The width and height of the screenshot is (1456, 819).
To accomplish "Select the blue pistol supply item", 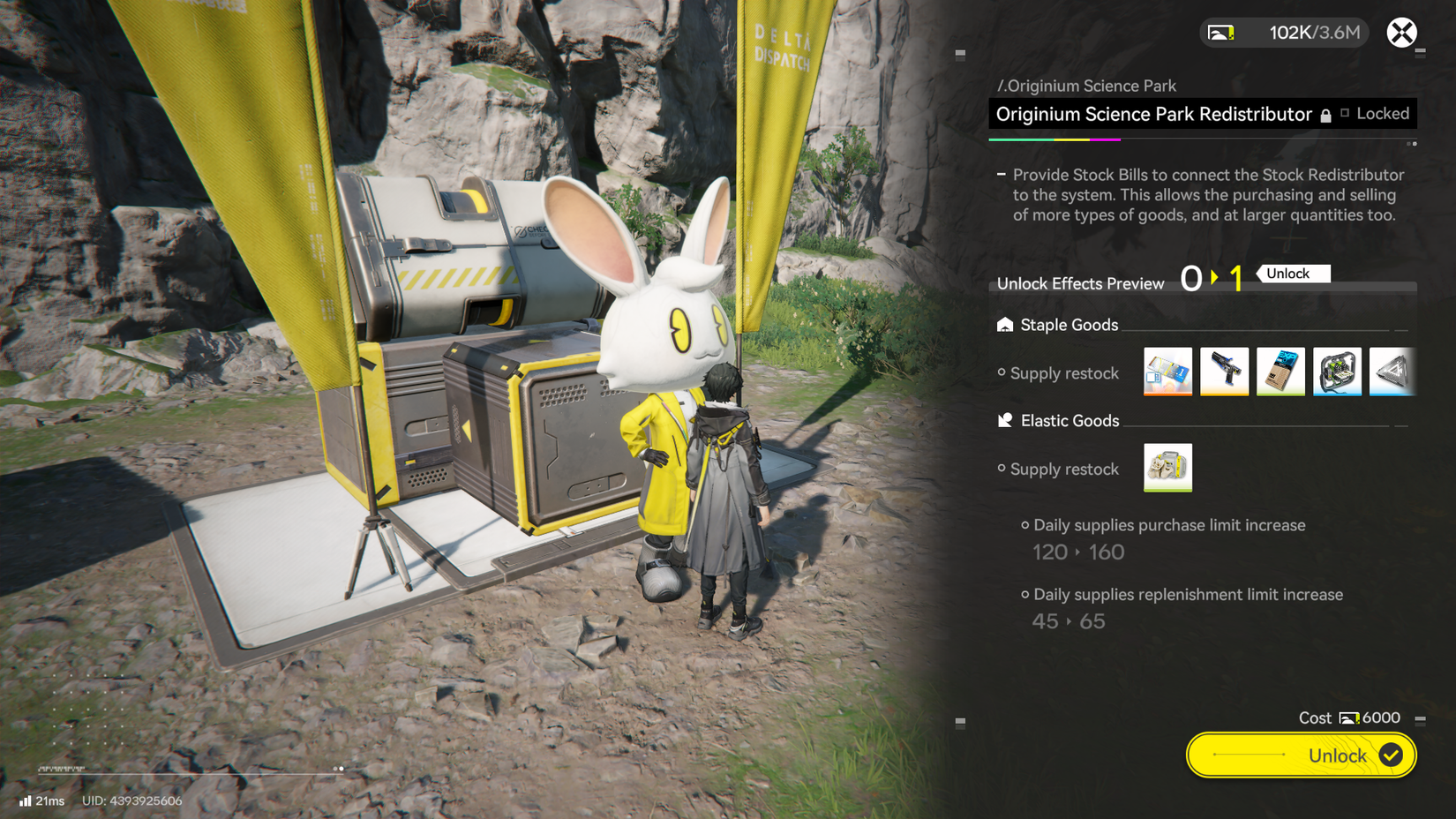I will 1224,372.
